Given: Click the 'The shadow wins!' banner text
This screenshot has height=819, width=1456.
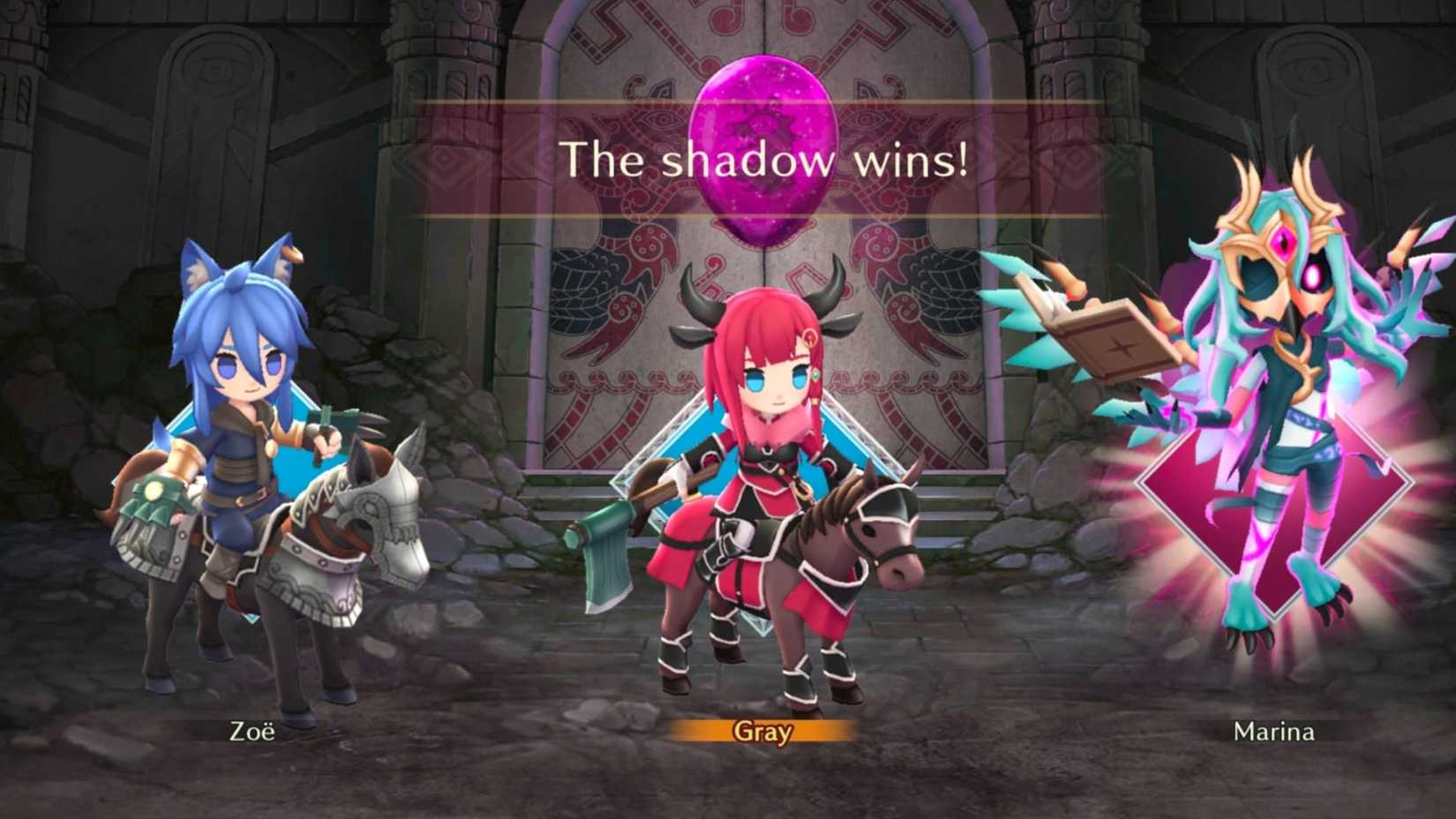Looking at the screenshot, I should pos(766,161).
